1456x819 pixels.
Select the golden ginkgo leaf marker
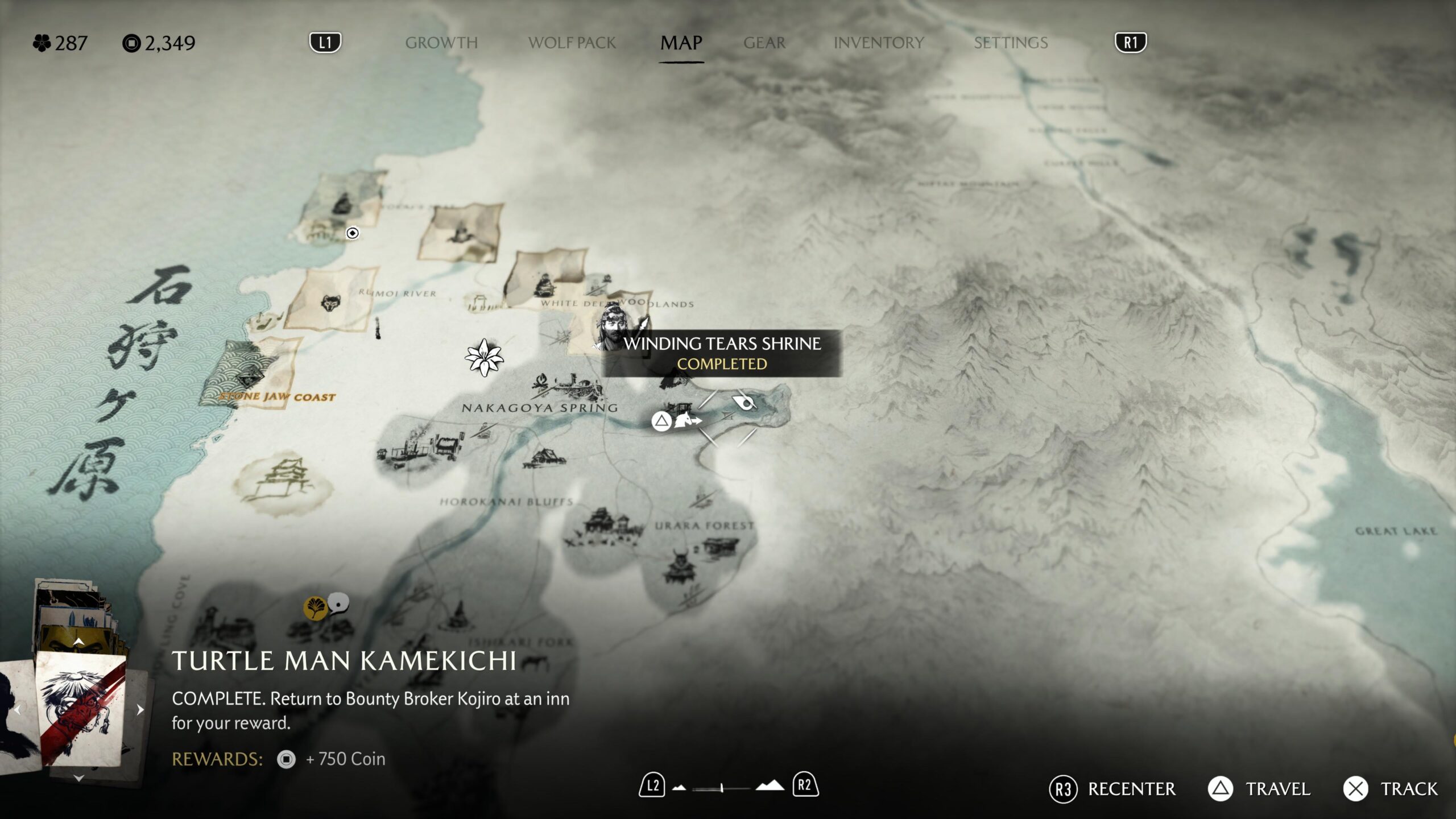(x=315, y=607)
